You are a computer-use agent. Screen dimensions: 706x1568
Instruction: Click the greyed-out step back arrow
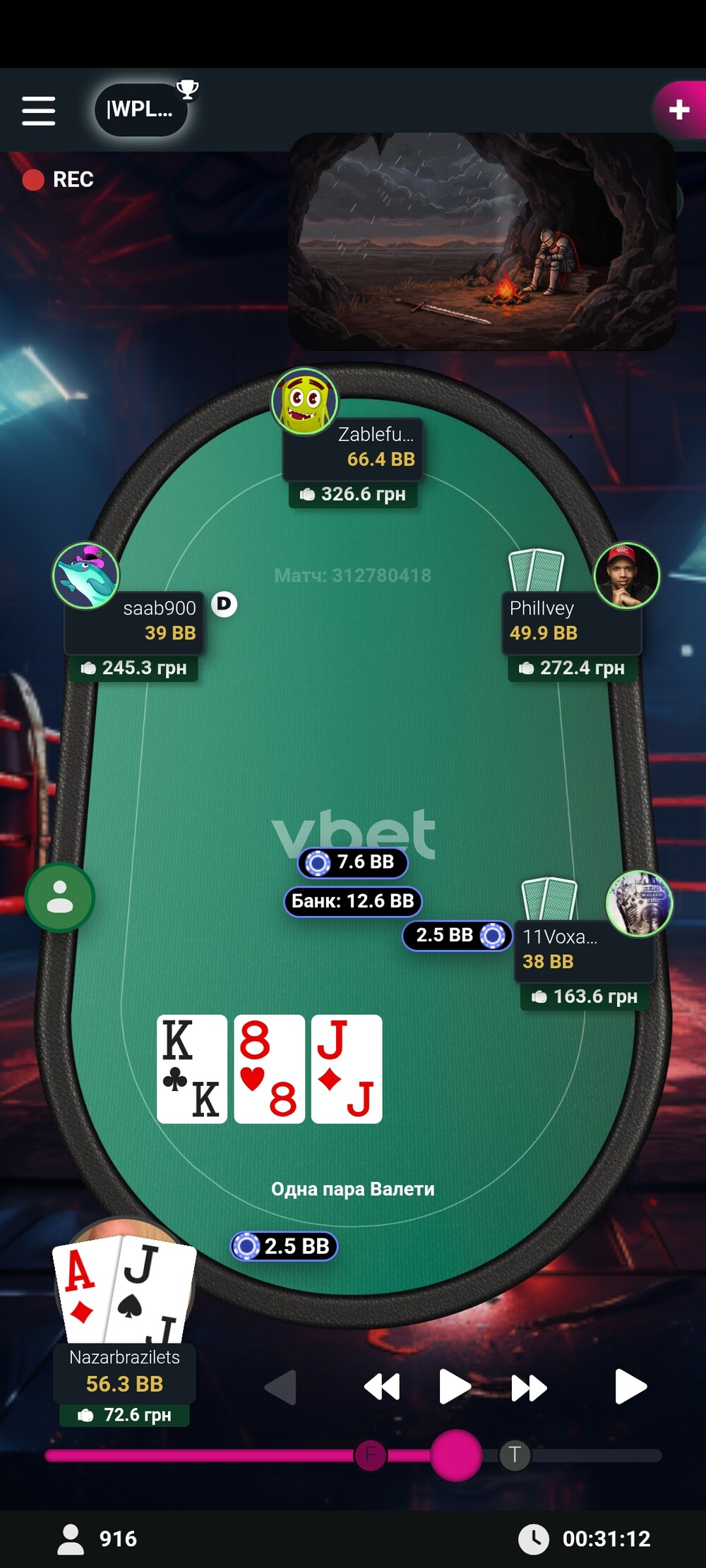click(281, 1387)
